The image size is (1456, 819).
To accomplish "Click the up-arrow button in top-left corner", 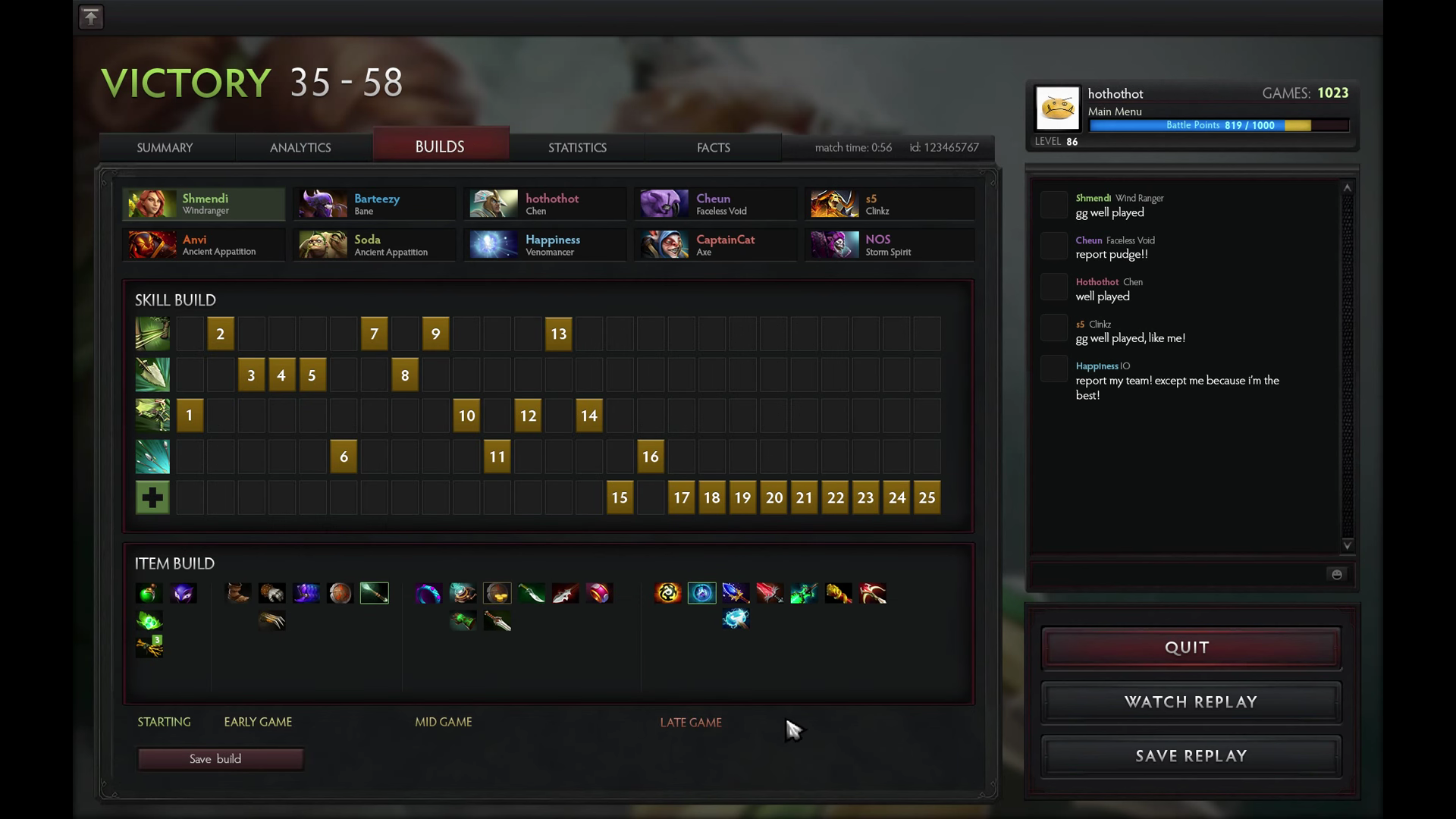I will click(91, 17).
